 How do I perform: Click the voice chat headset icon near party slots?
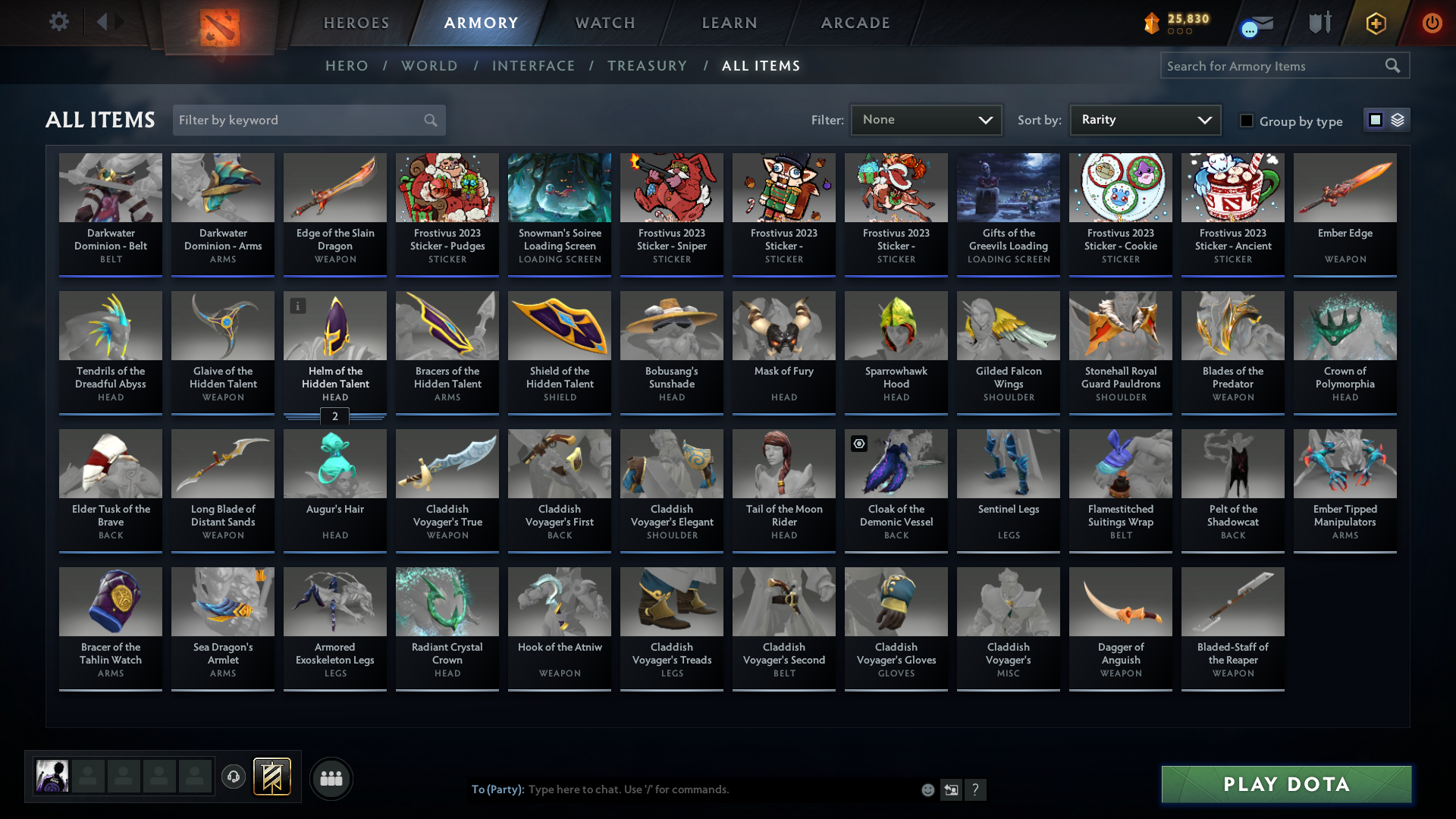(x=234, y=778)
